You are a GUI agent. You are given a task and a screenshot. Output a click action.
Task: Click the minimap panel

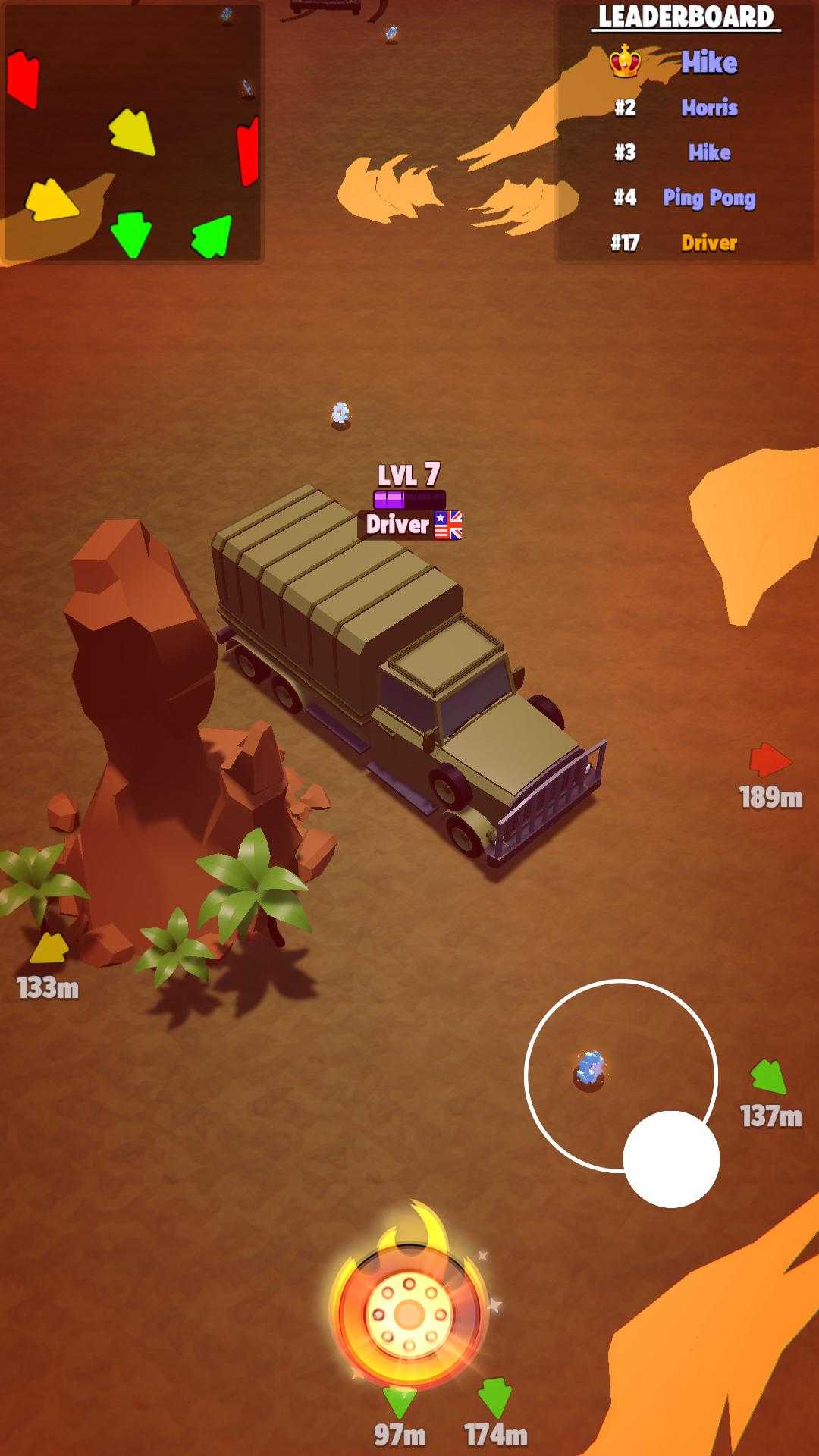click(133, 133)
